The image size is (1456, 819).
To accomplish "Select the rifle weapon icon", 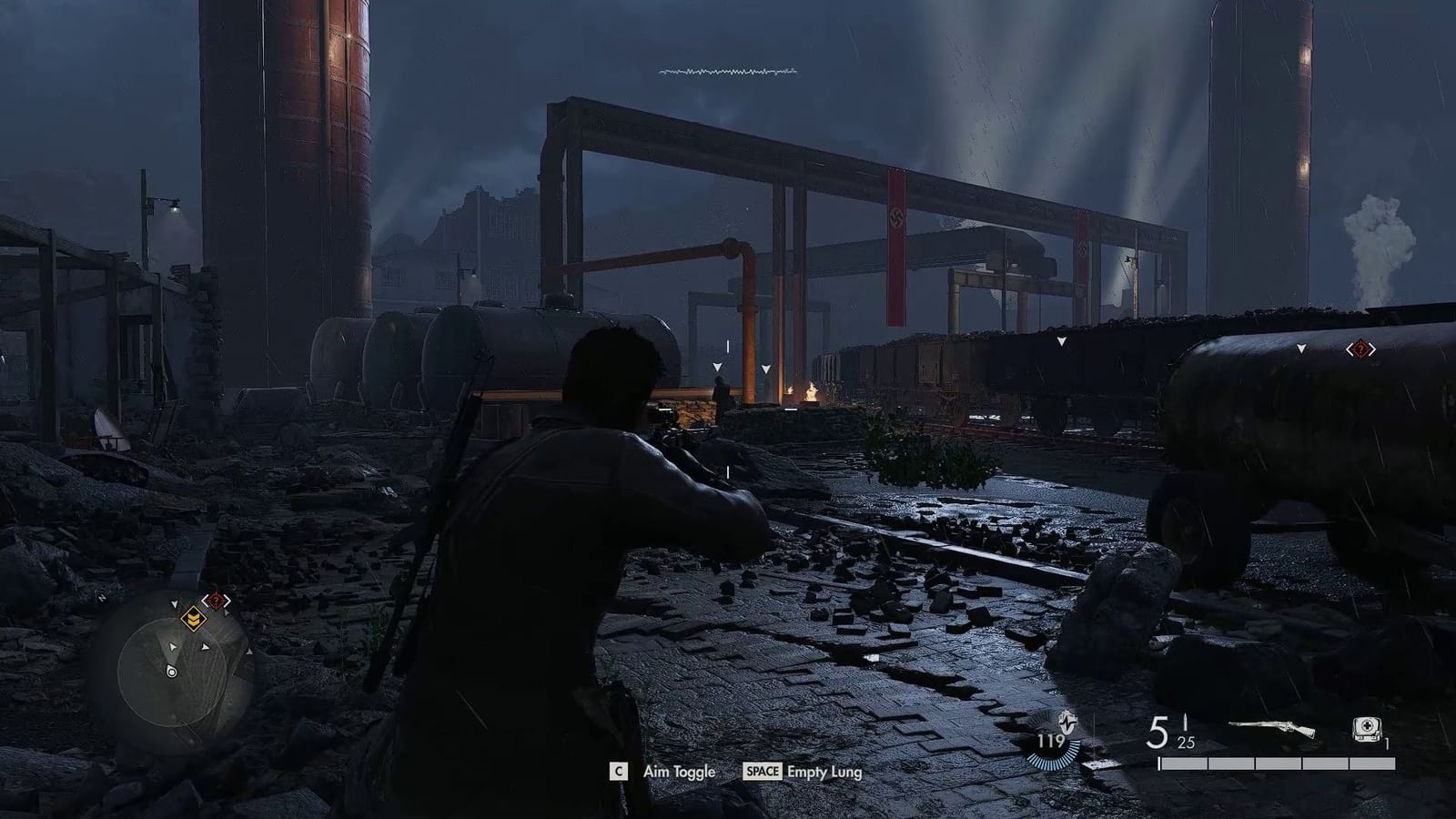I will (1269, 725).
